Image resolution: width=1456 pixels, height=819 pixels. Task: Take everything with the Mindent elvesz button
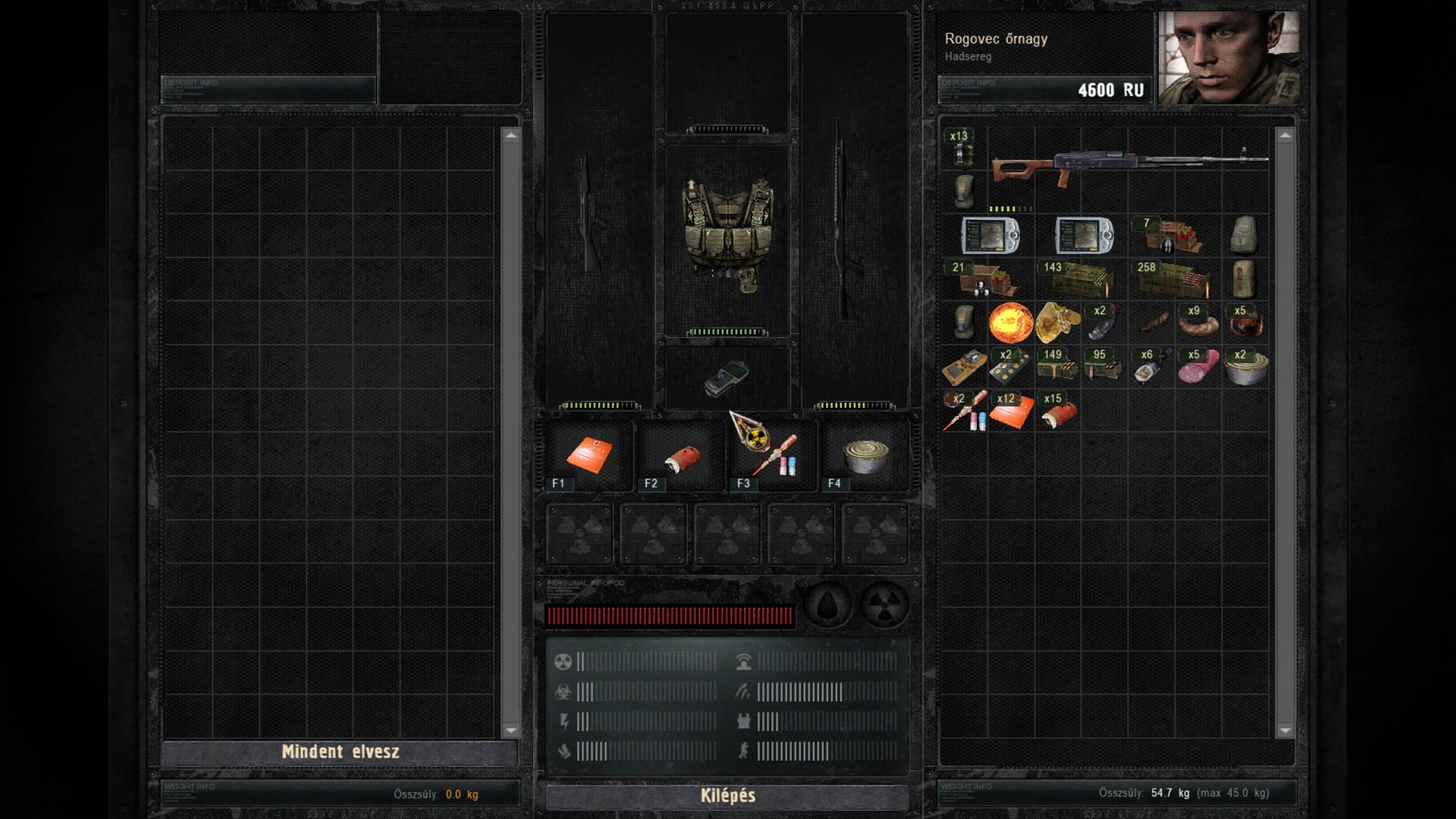pos(340,752)
